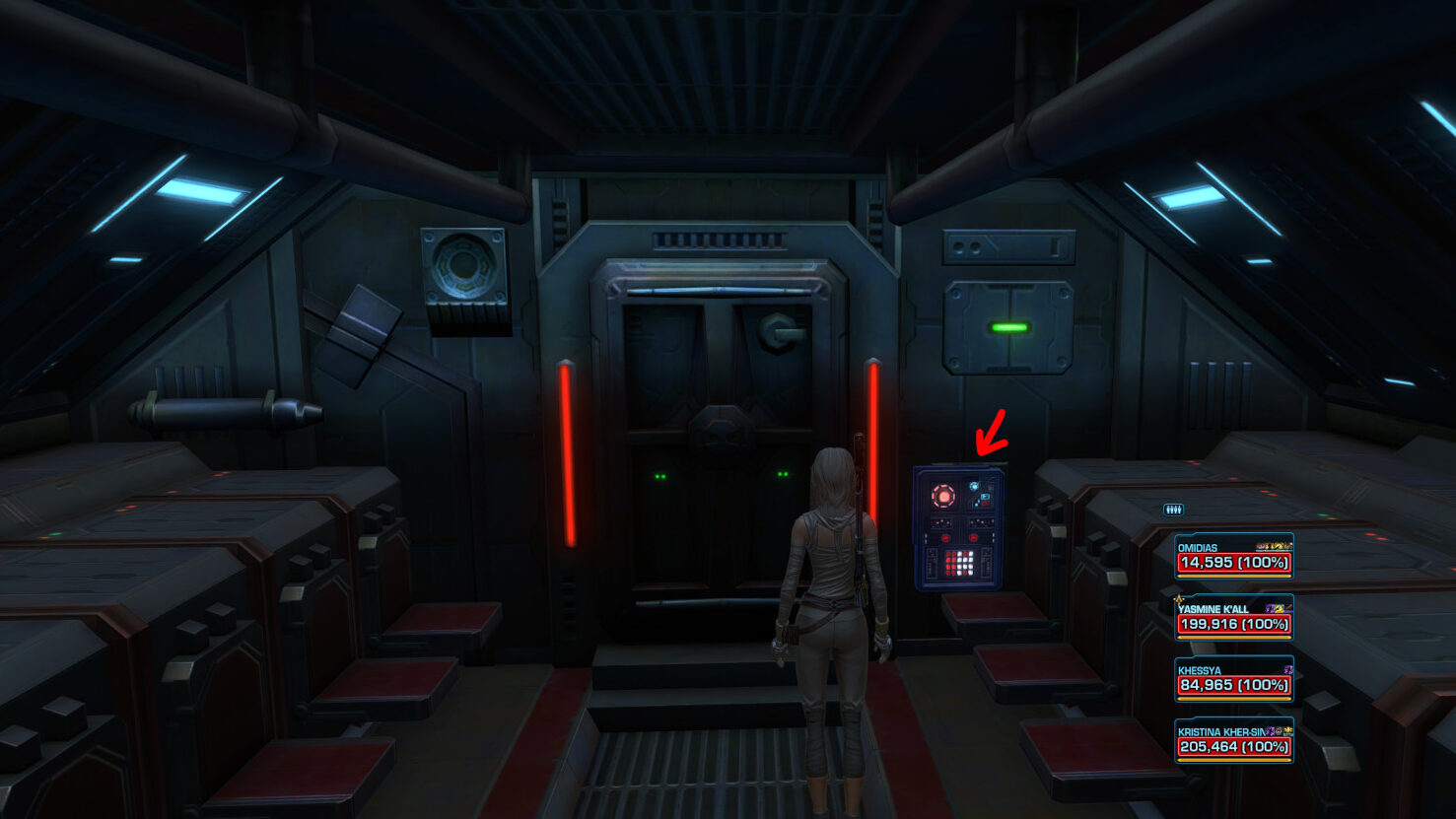Image resolution: width=1456 pixels, height=819 pixels.
Task: Target Omidias in the group frames
Action: (1233, 556)
